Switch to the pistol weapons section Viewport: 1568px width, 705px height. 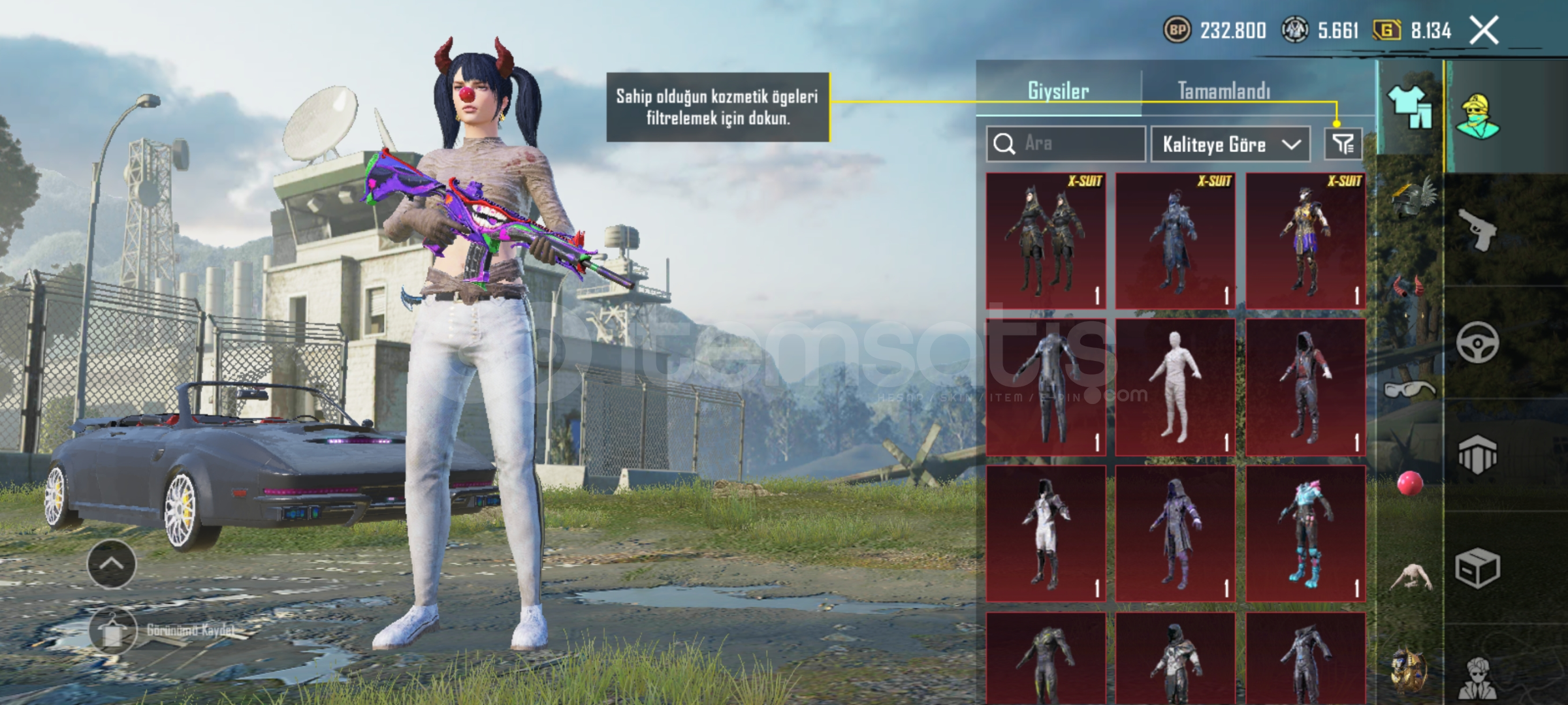(x=1477, y=228)
